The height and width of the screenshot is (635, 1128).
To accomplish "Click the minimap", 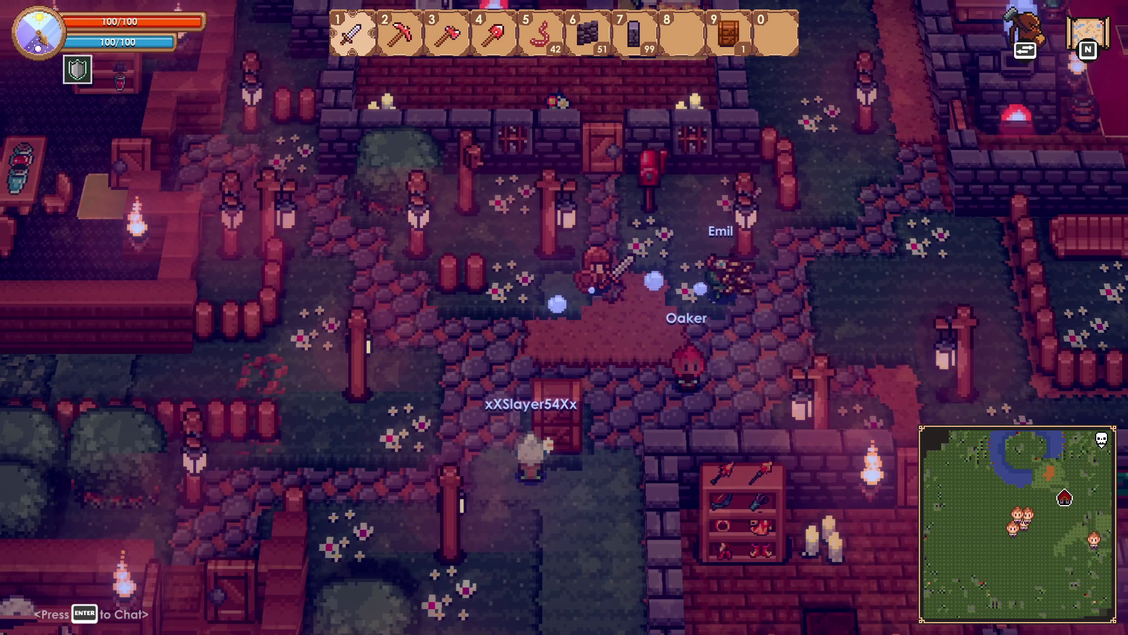I will click(x=1017, y=524).
